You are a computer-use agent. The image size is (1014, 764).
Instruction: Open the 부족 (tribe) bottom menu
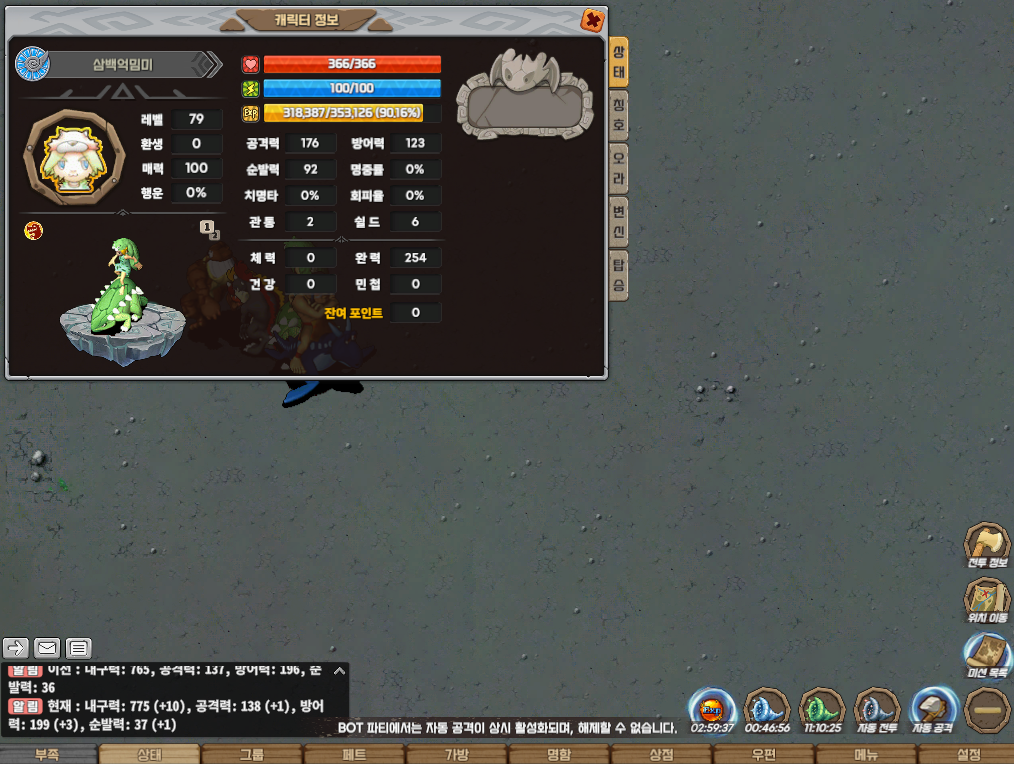[49, 755]
